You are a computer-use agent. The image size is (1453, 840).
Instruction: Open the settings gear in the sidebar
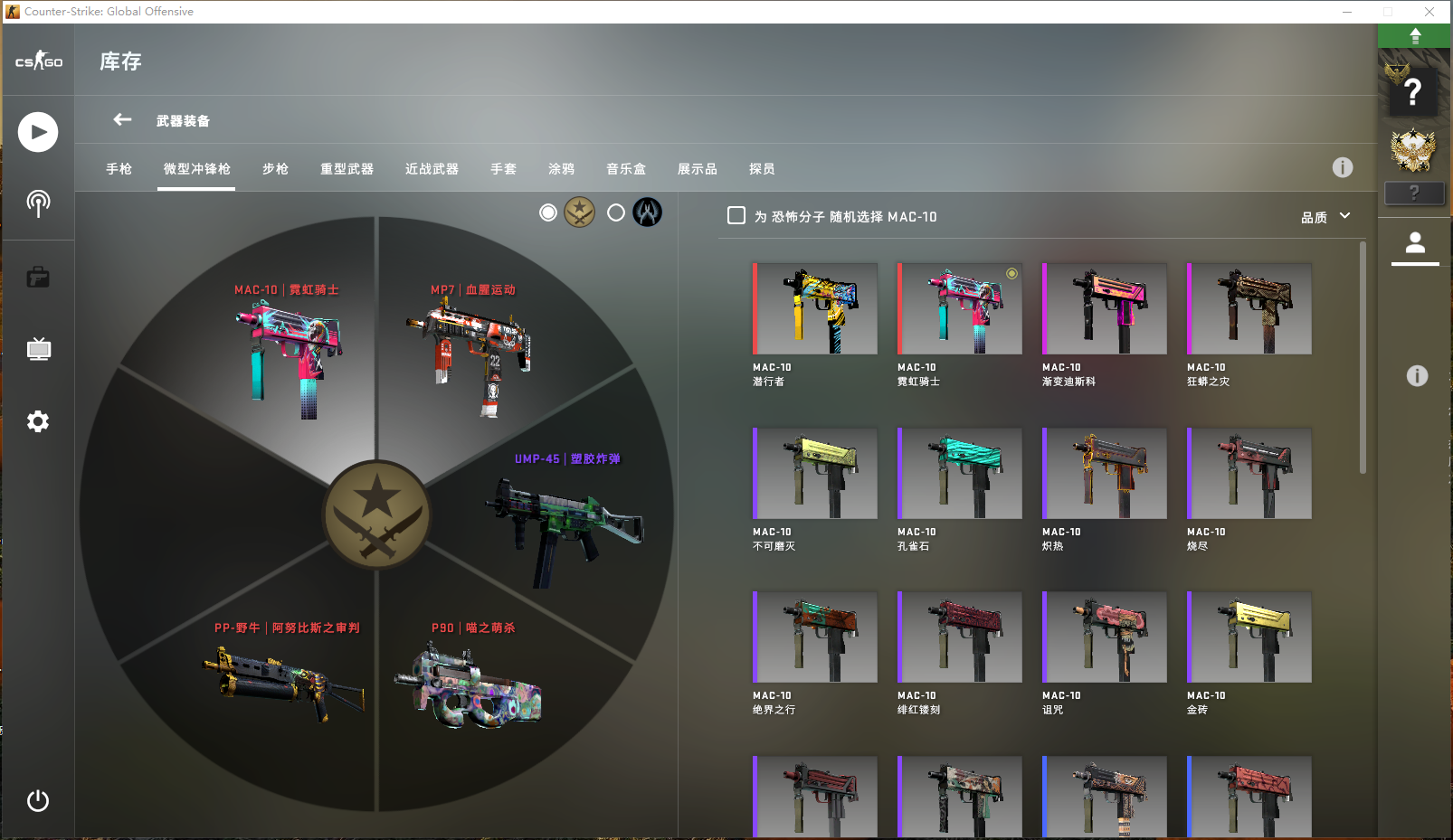(38, 421)
